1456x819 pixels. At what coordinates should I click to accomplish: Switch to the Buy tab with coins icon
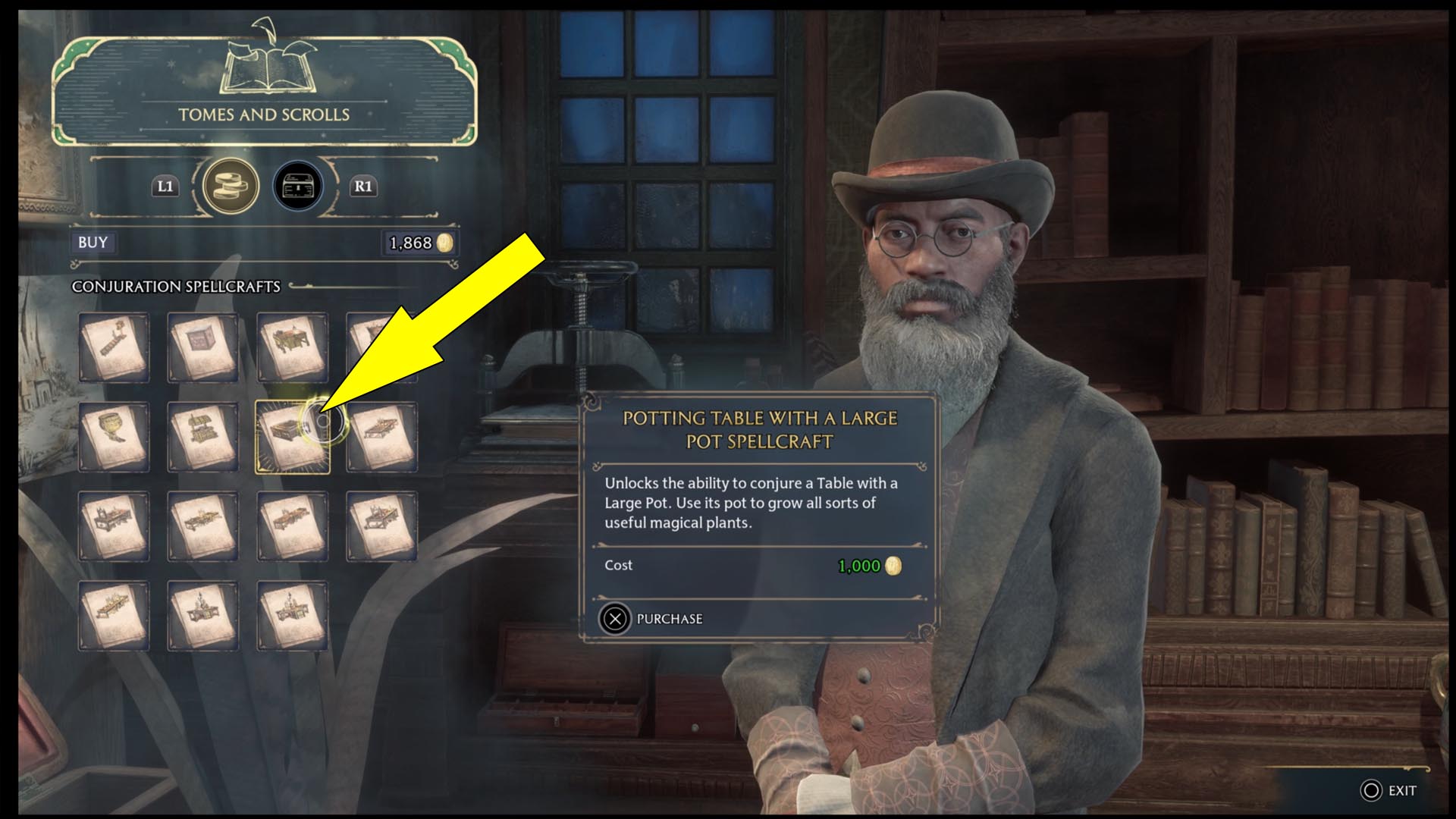coord(231,186)
